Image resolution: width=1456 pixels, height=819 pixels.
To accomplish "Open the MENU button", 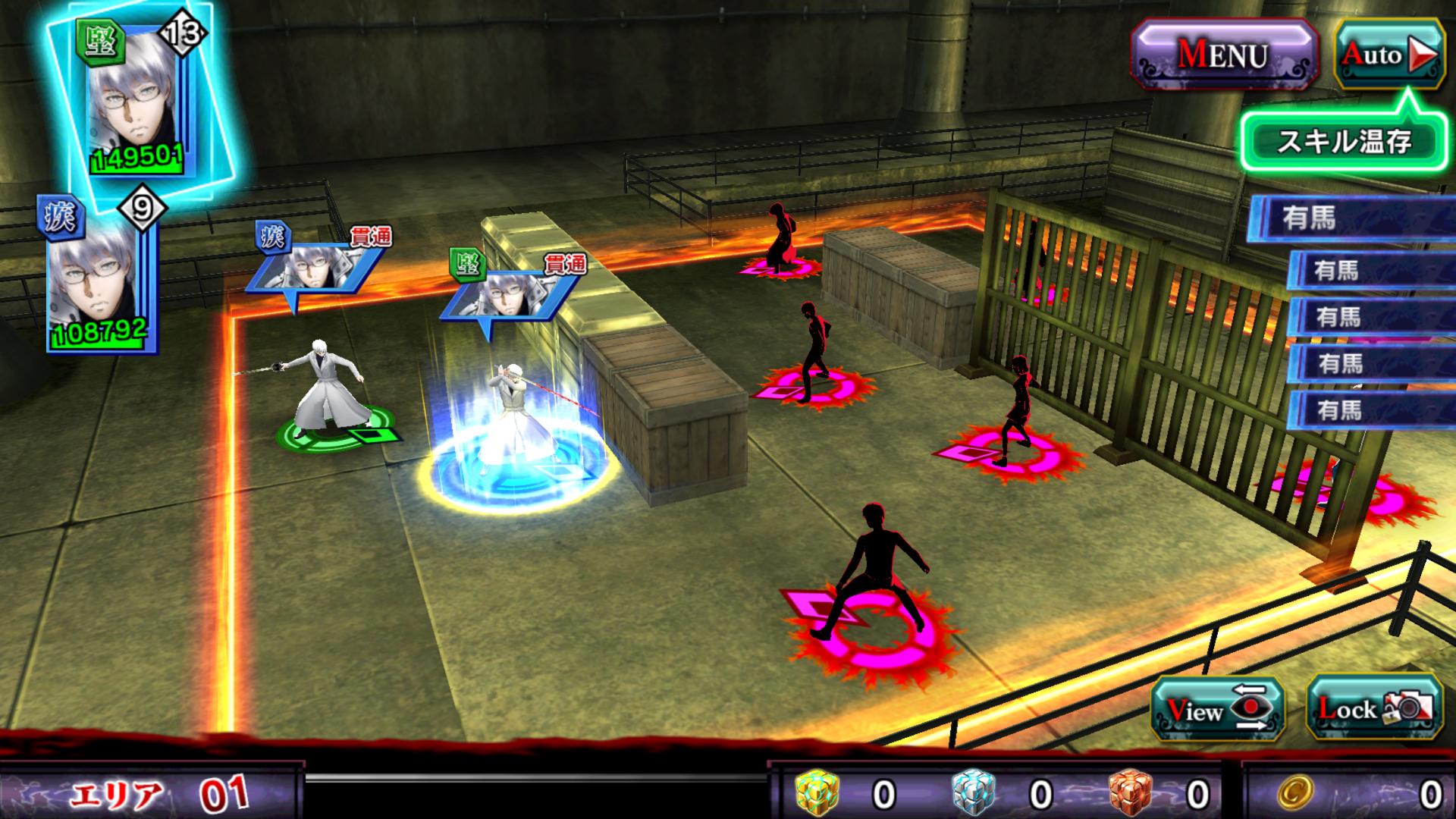I will tap(1222, 55).
